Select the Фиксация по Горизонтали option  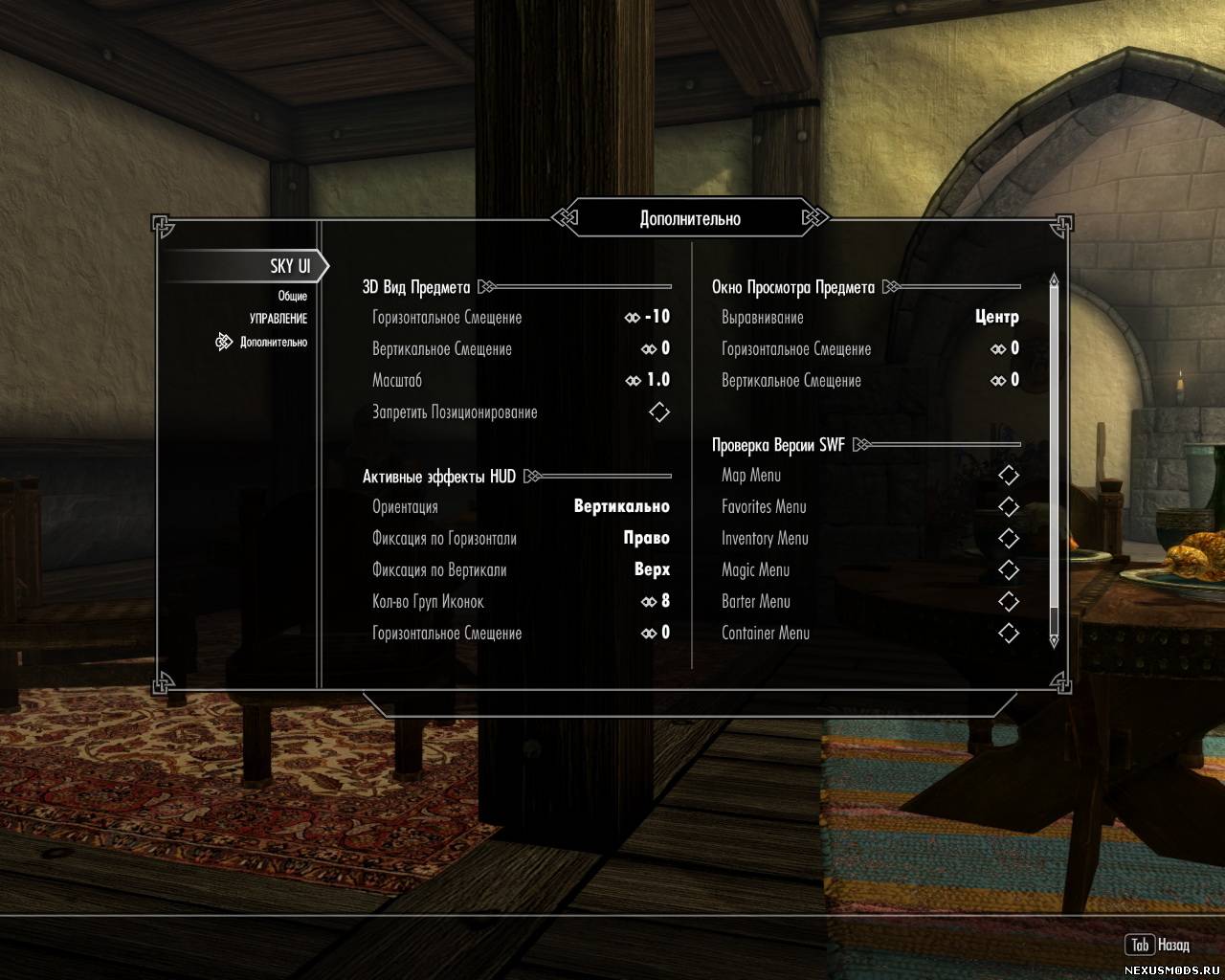521,538
